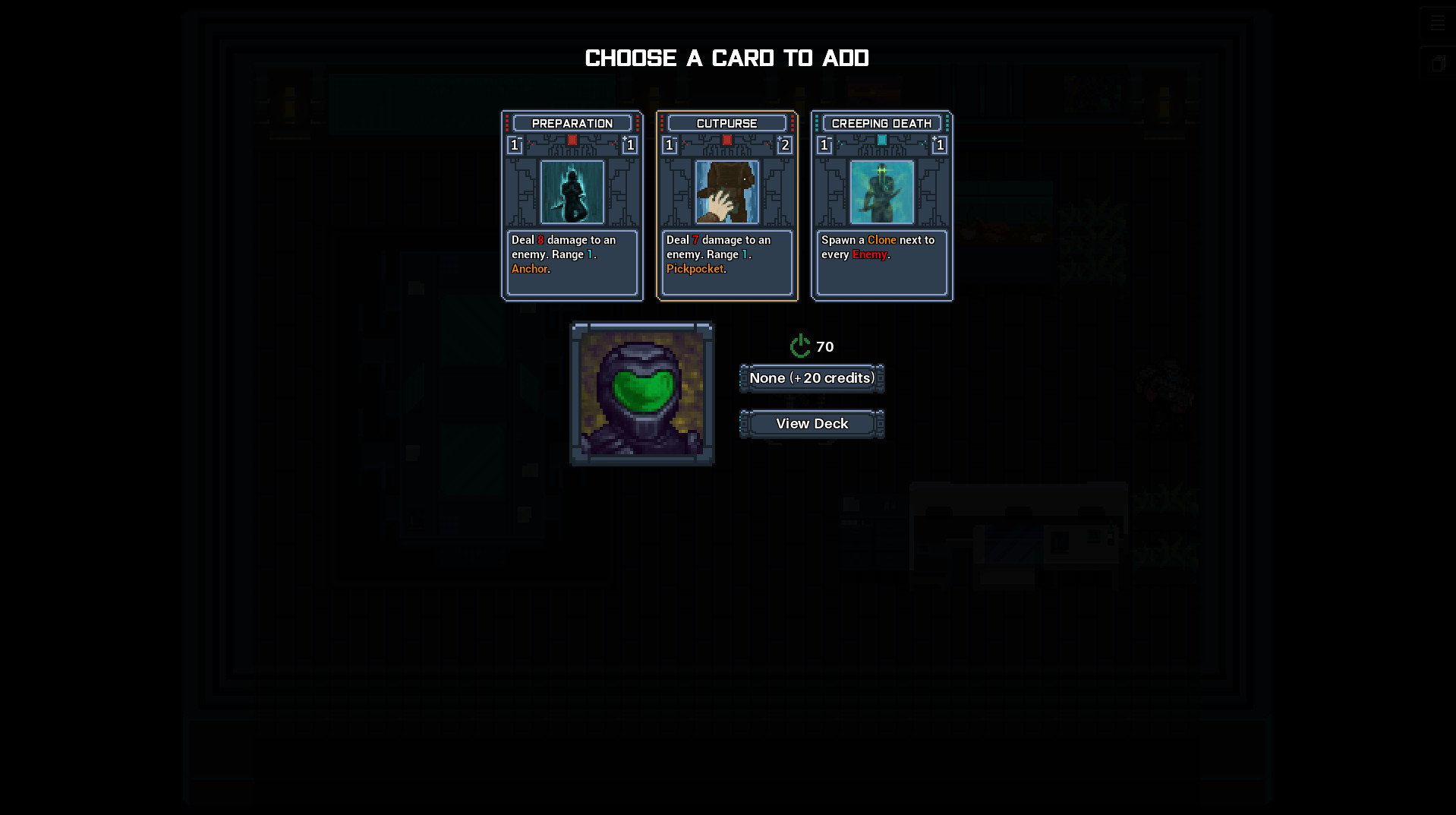Click the clone figure artwork on Creeping Death
This screenshot has width=1456, height=815.
(881, 192)
